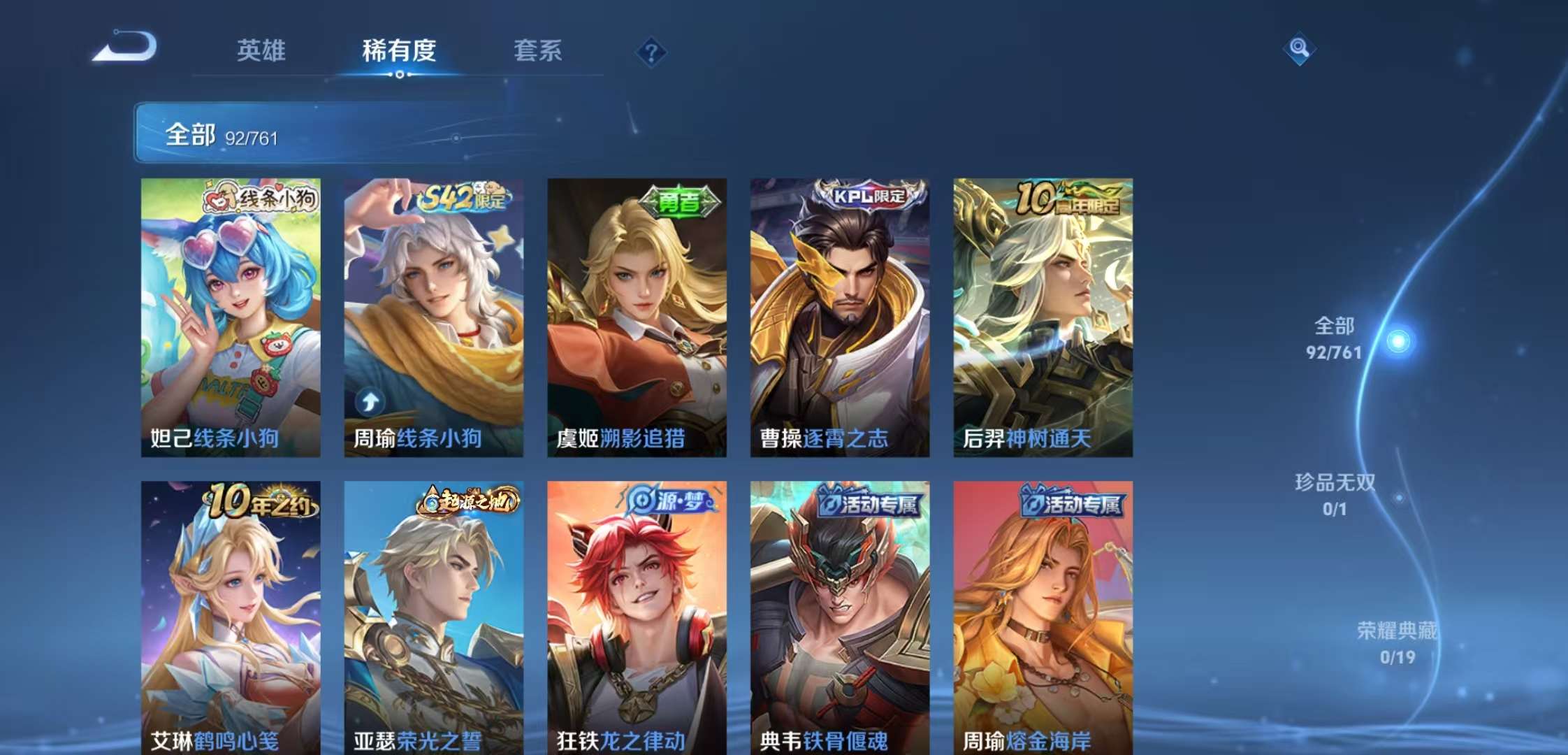This screenshot has width=1568, height=755.
Task: Click the question mark help icon
Action: click(x=650, y=52)
